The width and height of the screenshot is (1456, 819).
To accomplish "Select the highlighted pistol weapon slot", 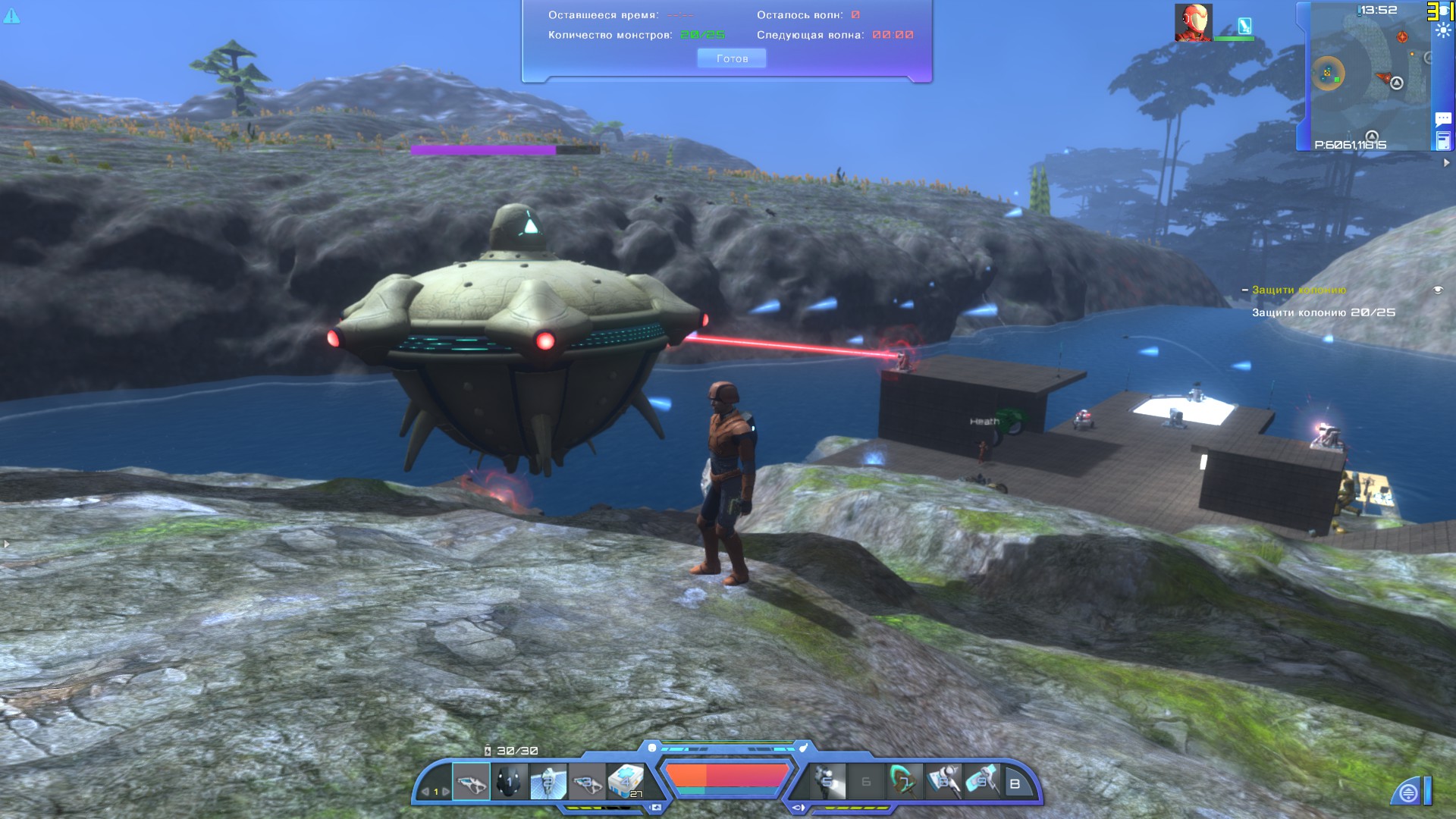I will click(471, 781).
